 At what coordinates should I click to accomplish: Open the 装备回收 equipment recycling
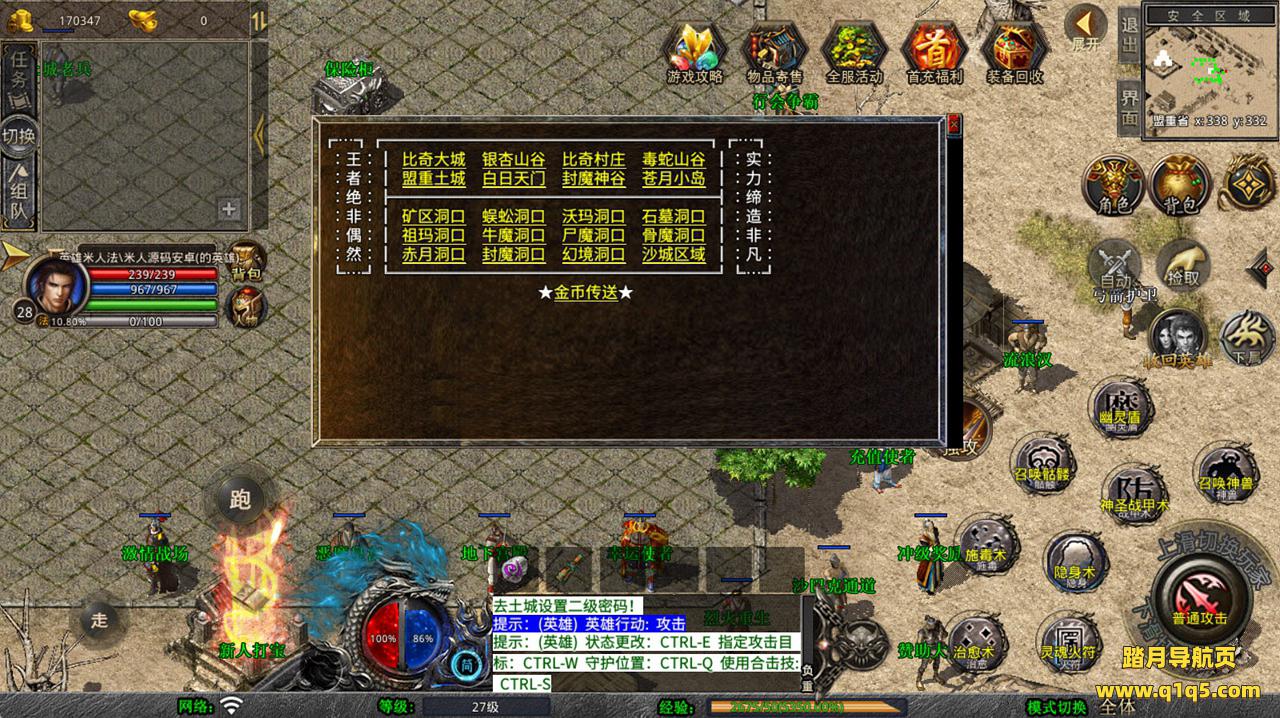(1014, 52)
